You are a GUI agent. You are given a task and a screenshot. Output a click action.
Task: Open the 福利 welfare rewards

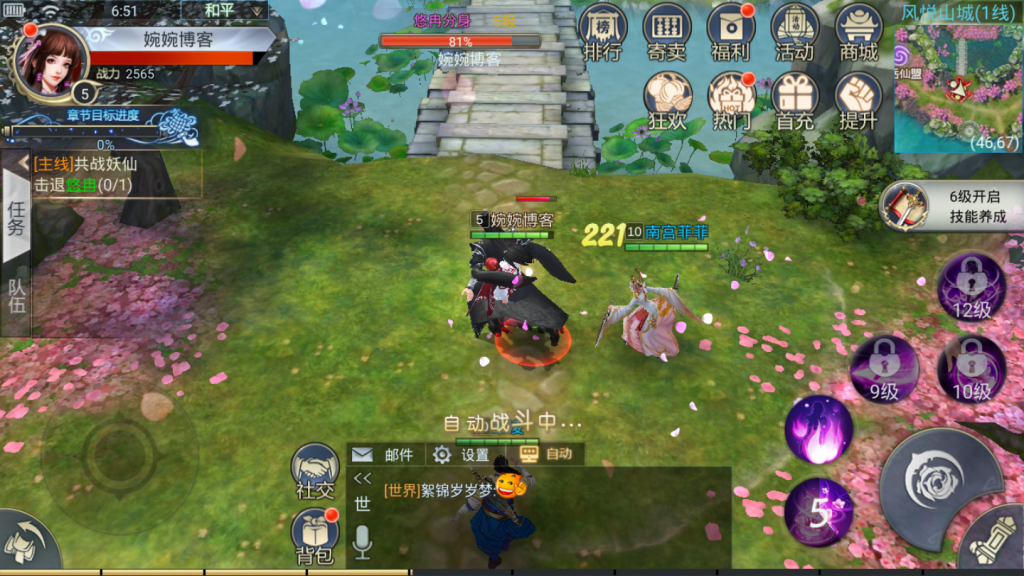[x=731, y=32]
